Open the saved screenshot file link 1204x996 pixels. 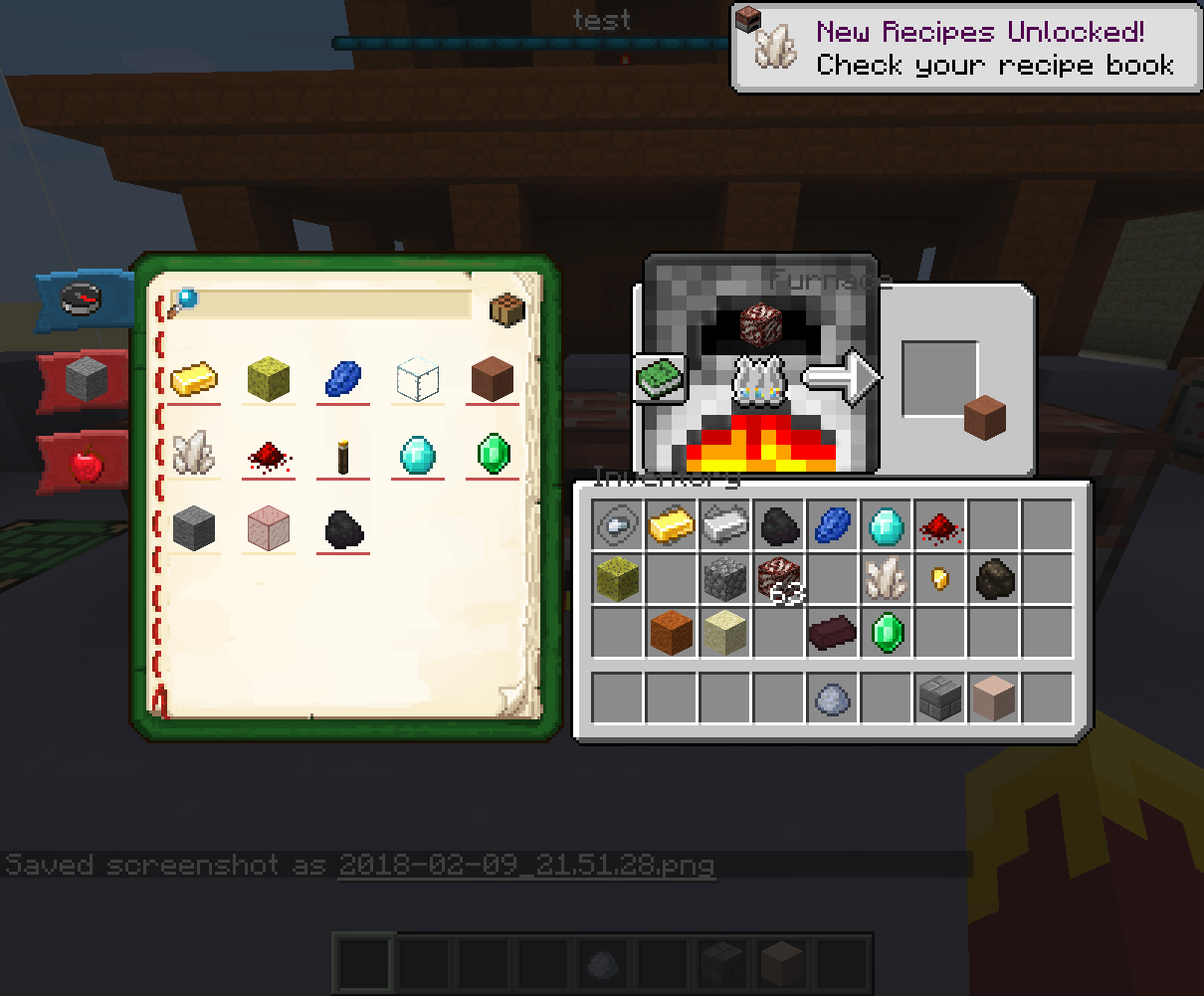(x=525, y=864)
